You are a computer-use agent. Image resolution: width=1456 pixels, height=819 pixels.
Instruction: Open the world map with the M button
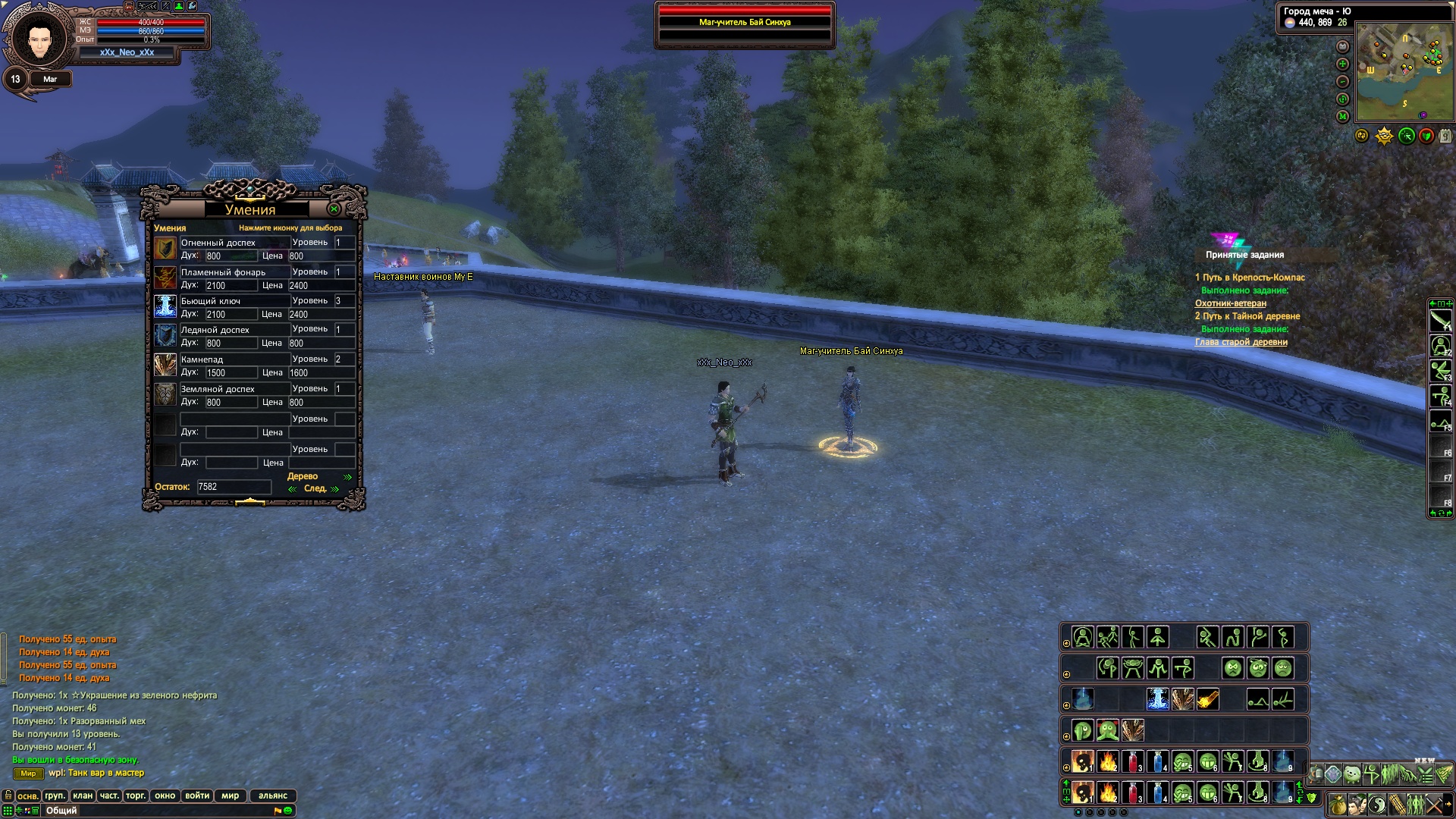coord(1342,116)
